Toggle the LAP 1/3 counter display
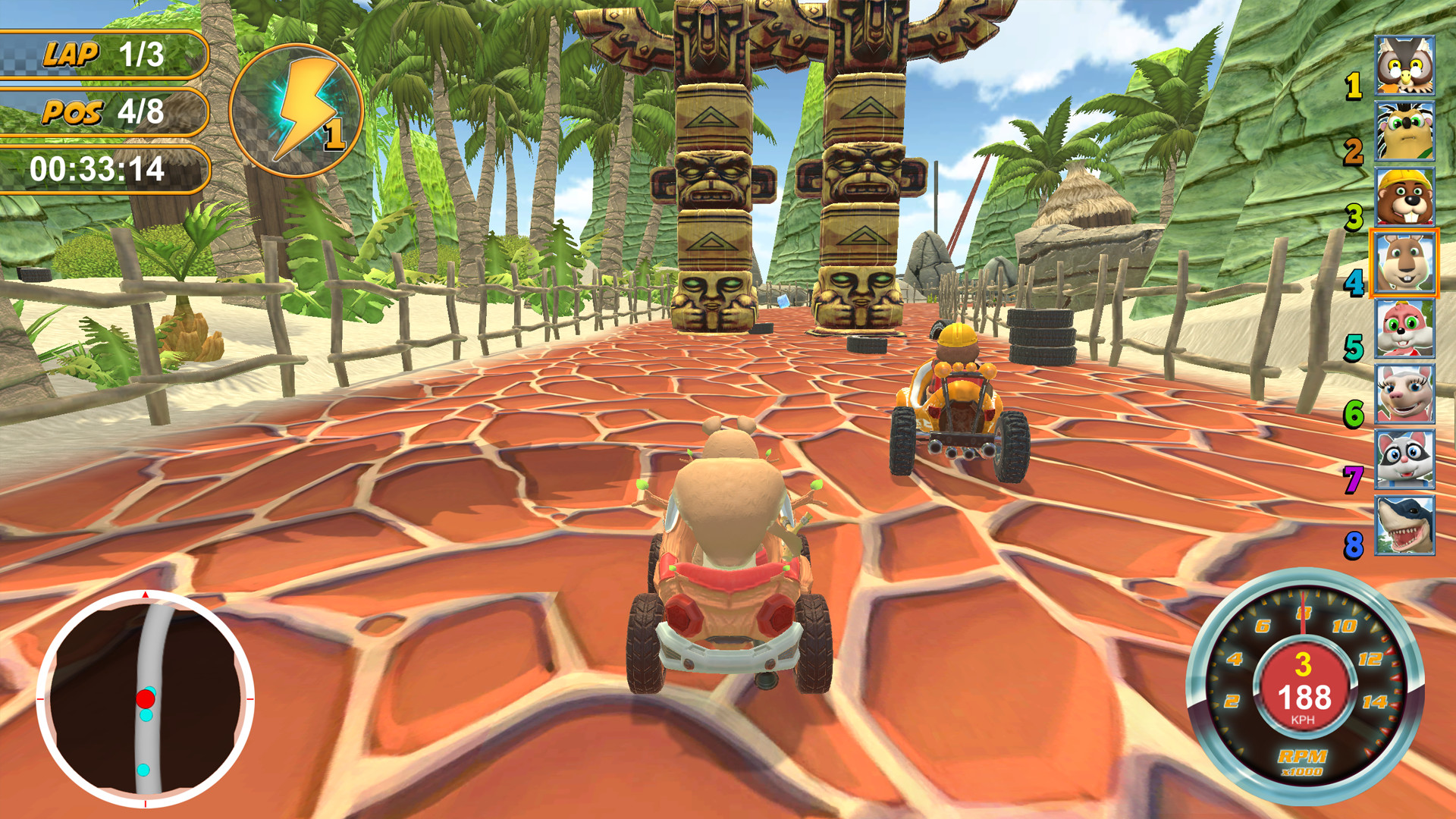 [102, 53]
